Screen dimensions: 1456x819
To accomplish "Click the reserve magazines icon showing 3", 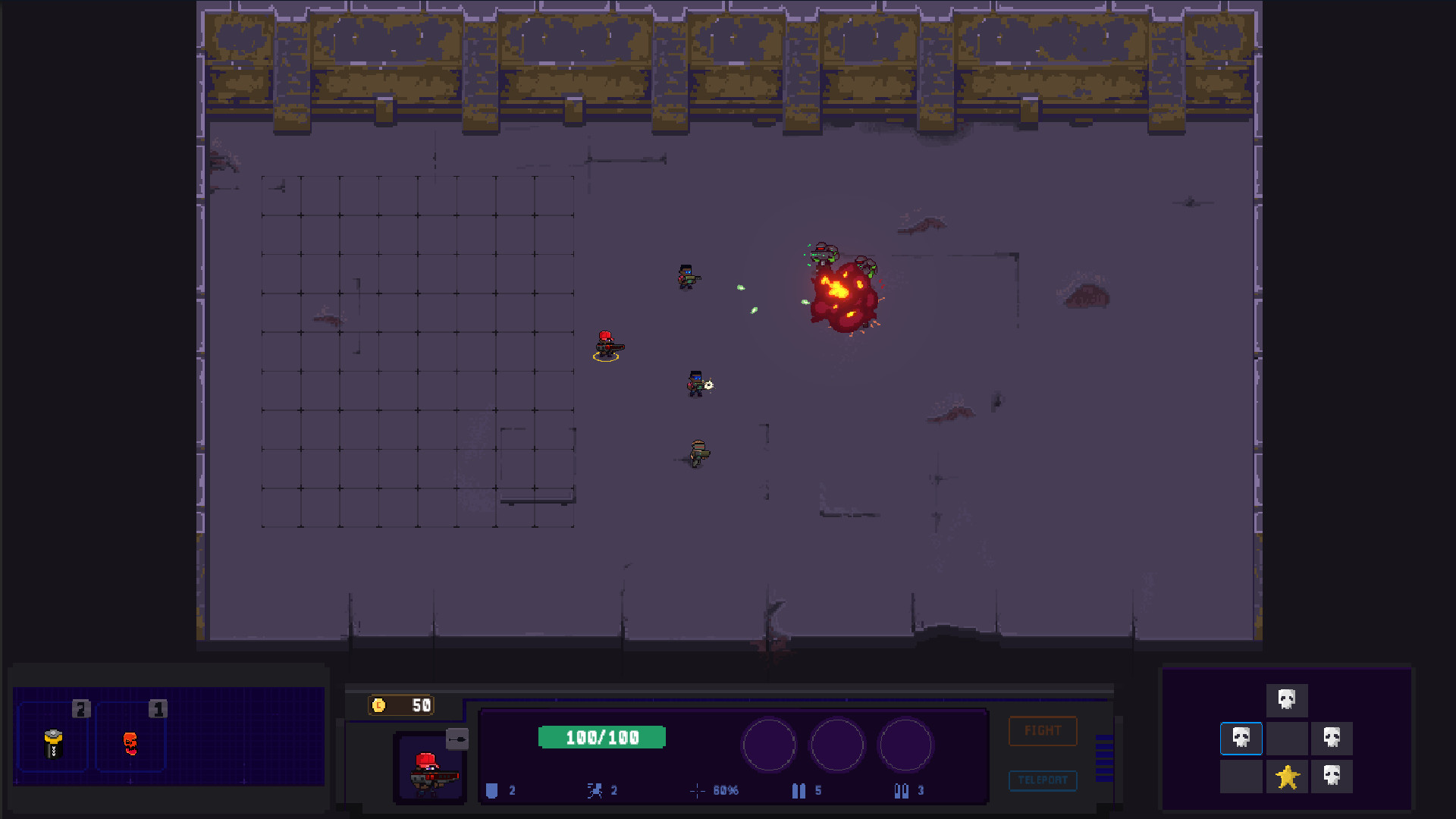I will (901, 790).
